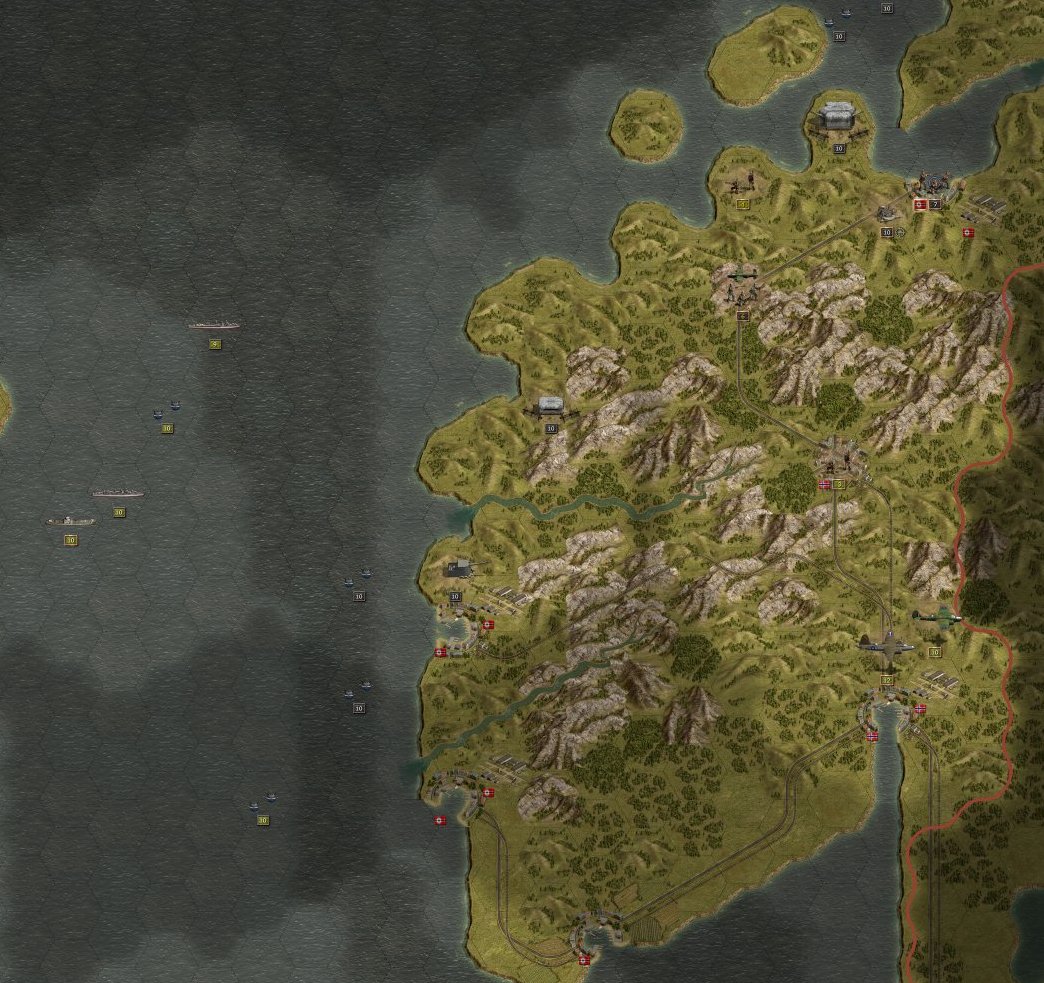This screenshot has width=1044, height=983.
Task: Select the cargo transport ship with the funnel
Action: tap(71, 521)
